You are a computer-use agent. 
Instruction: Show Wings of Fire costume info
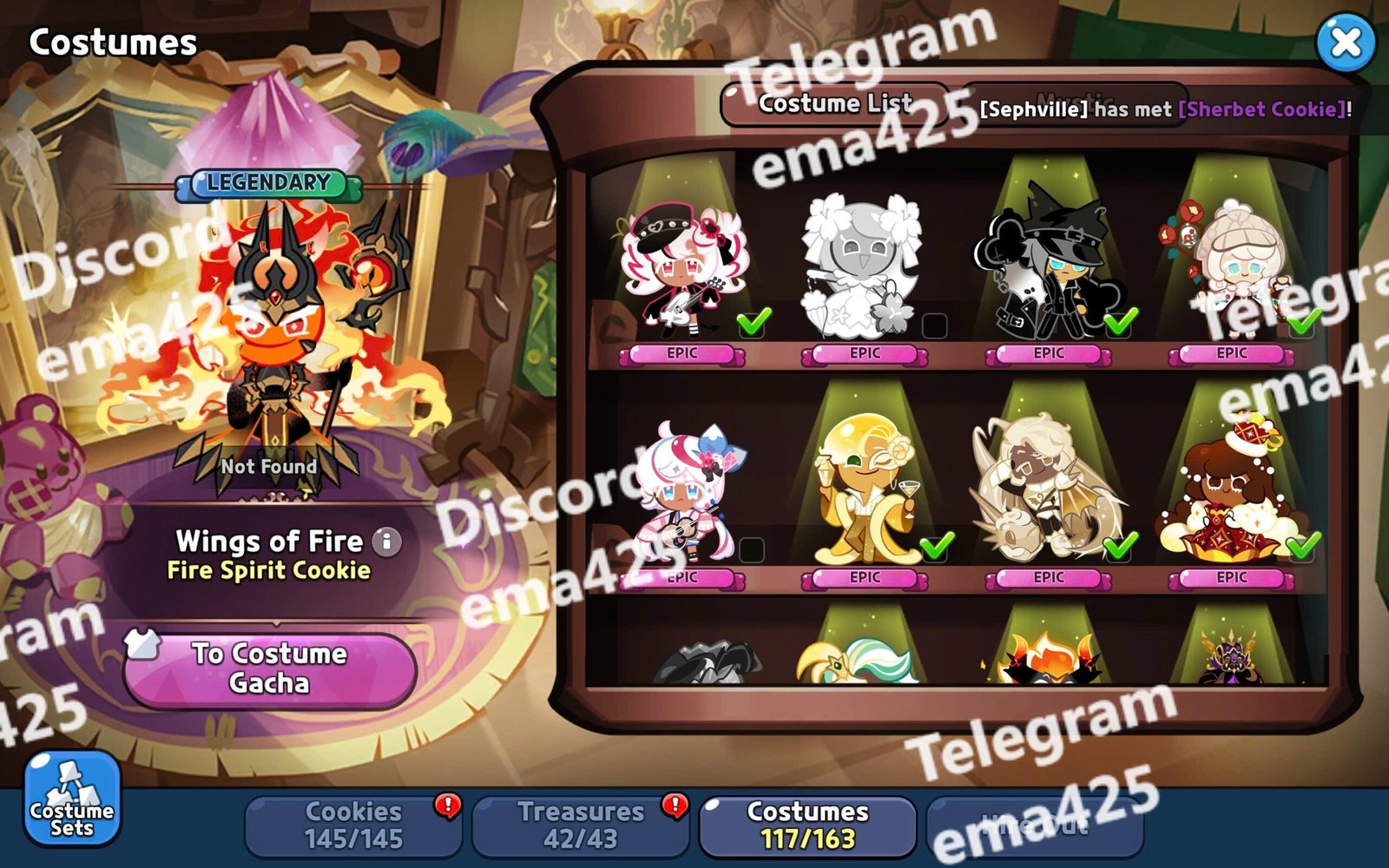coord(387,542)
